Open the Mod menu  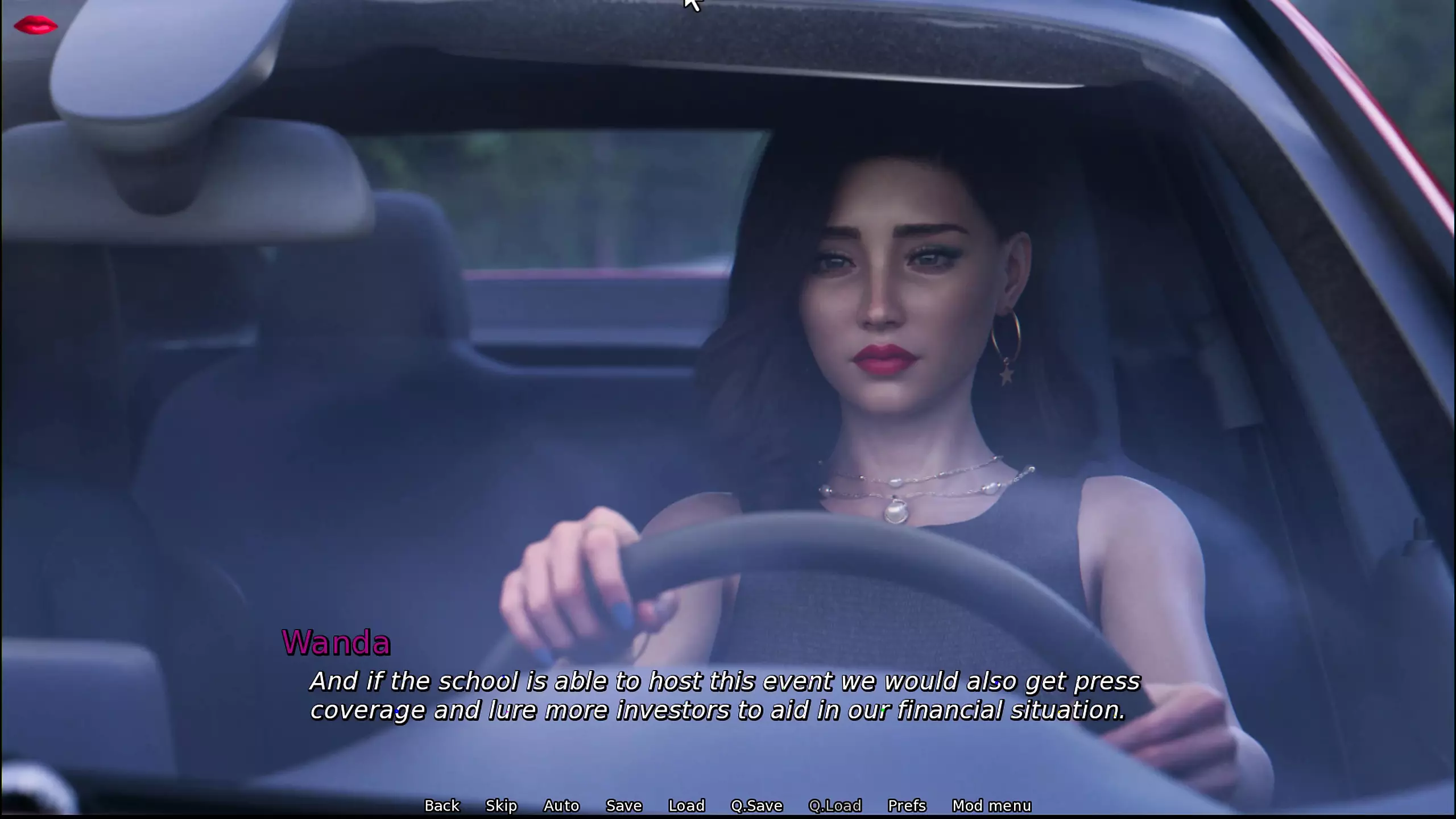tap(991, 805)
